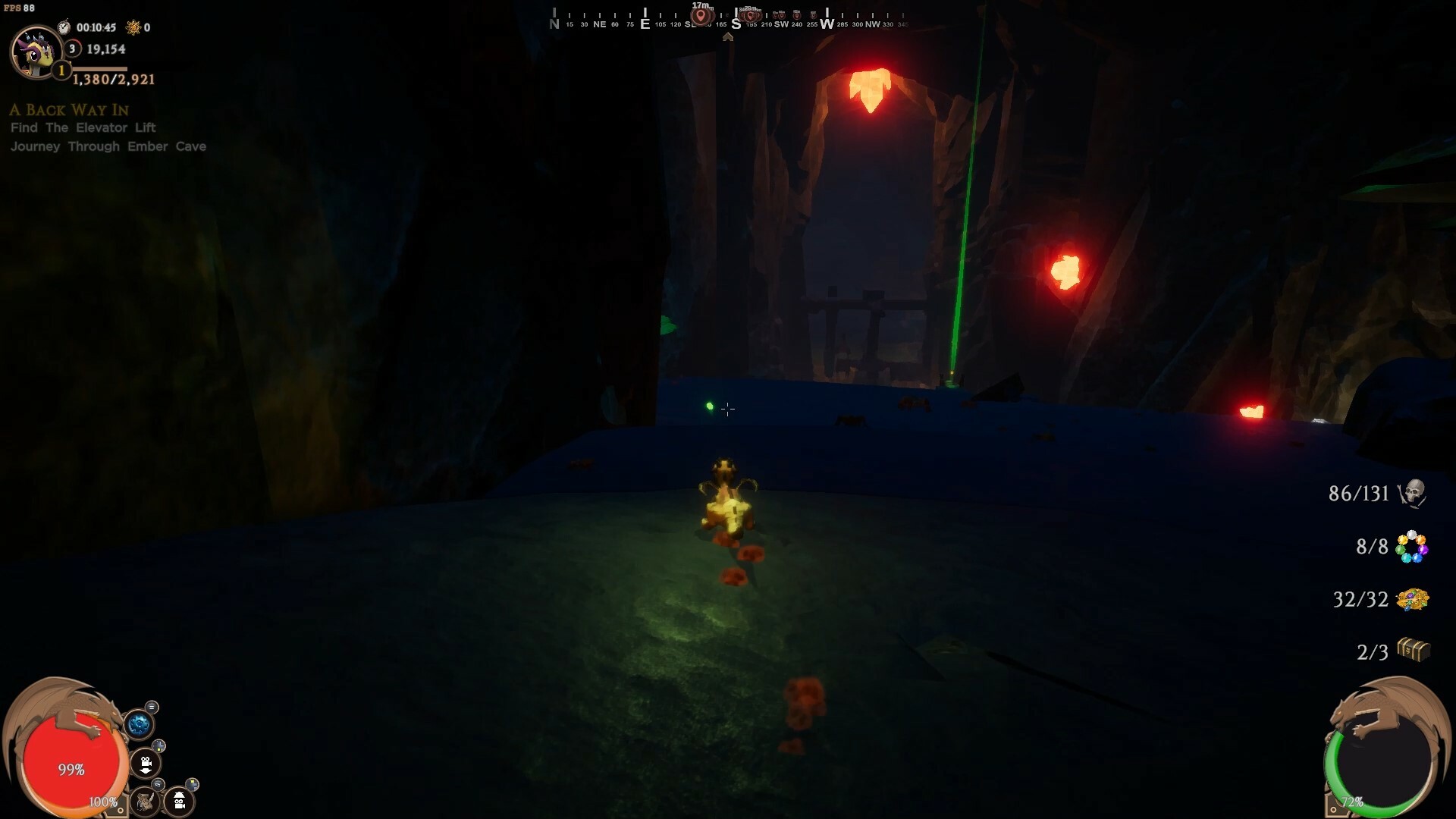The height and width of the screenshot is (819, 1456).
Task: Expand the quest 'A Back Way In' details
Action: coord(68,110)
